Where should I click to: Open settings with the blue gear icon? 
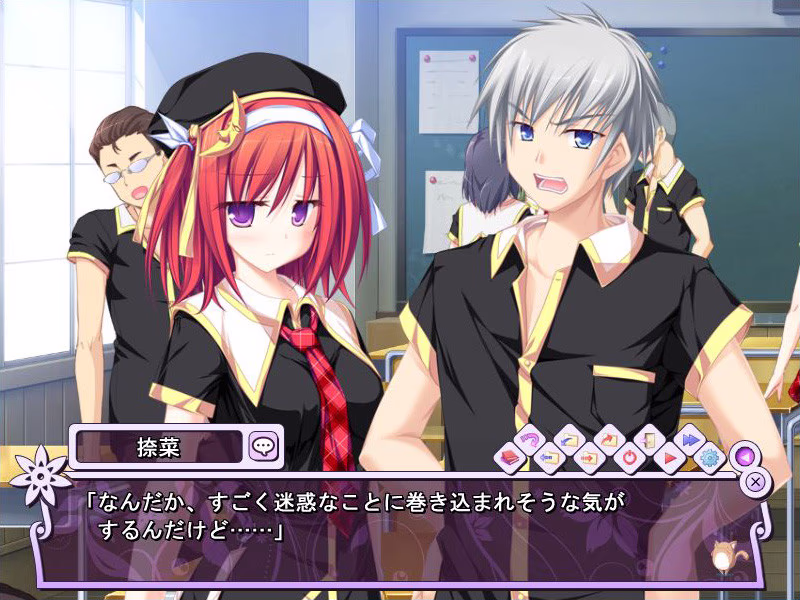tap(710, 459)
